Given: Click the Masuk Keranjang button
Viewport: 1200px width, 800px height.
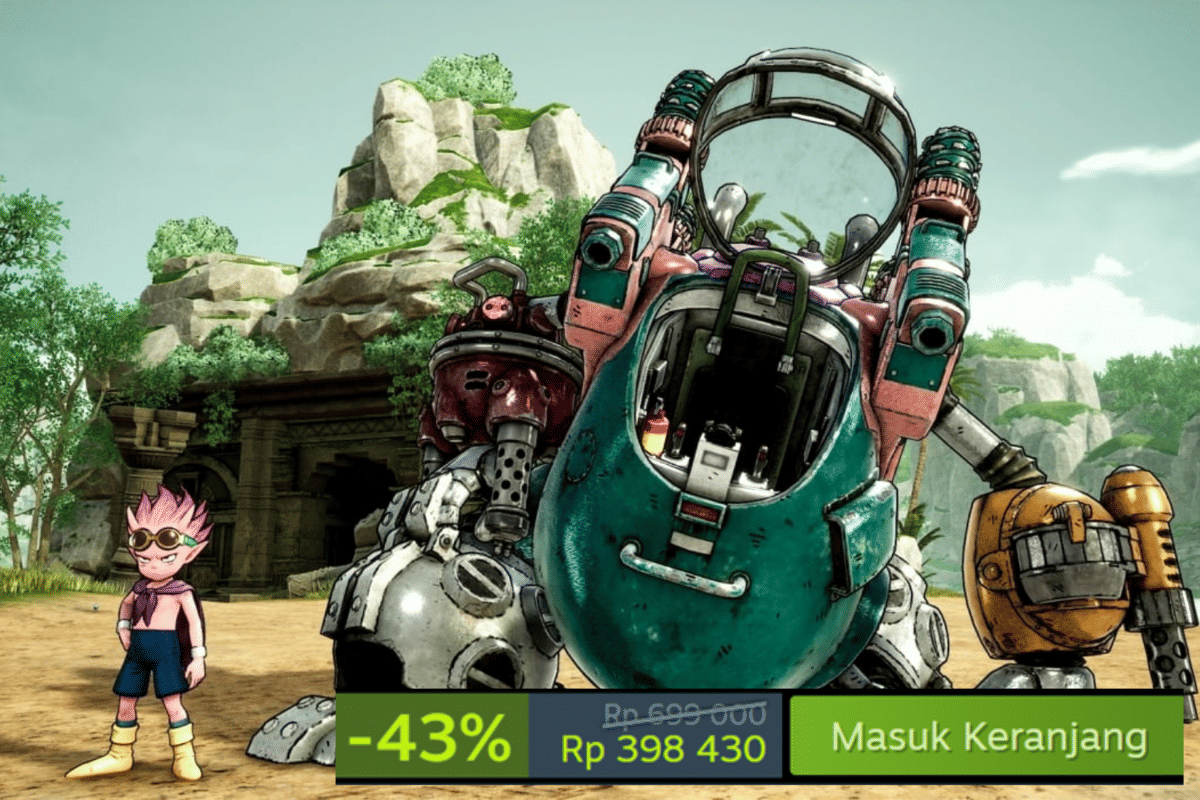Looking at the screenshot, I should click(987, 737).
